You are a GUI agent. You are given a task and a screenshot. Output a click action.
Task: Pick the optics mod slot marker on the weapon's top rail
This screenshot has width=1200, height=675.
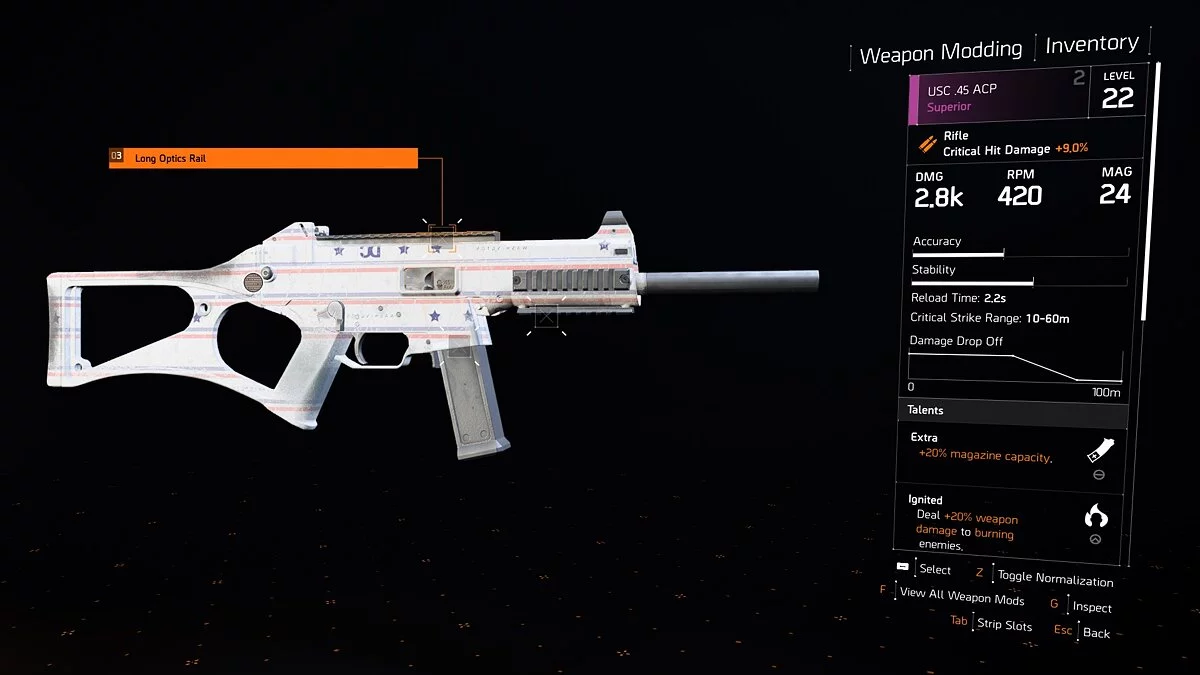441,238
